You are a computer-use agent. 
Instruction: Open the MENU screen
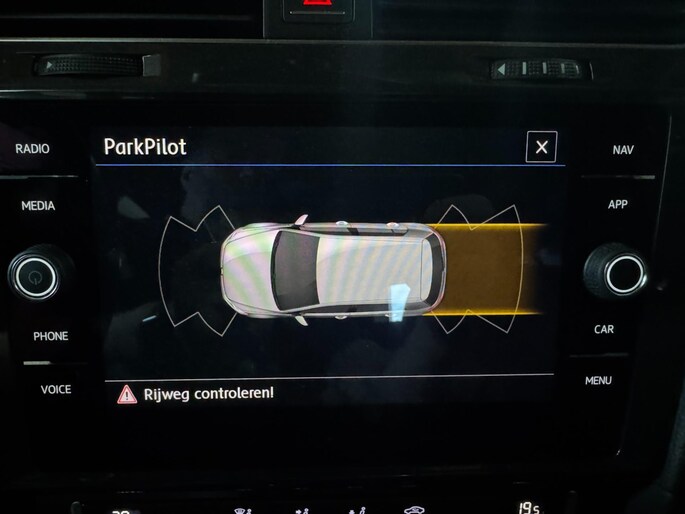tap(598, 380)
